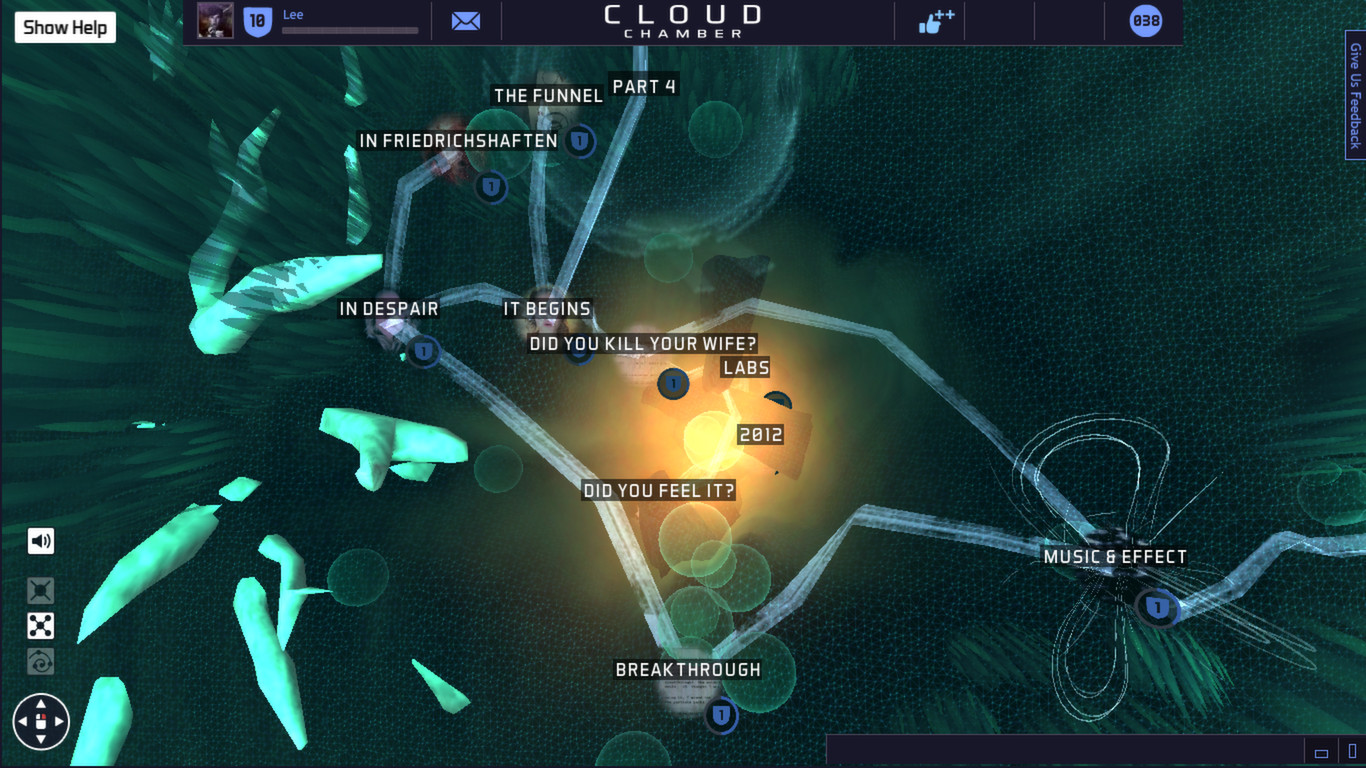Open the 'MUSIC & EFFECT' node
The image size is (1366, 768).
(x=1157, y=605)
